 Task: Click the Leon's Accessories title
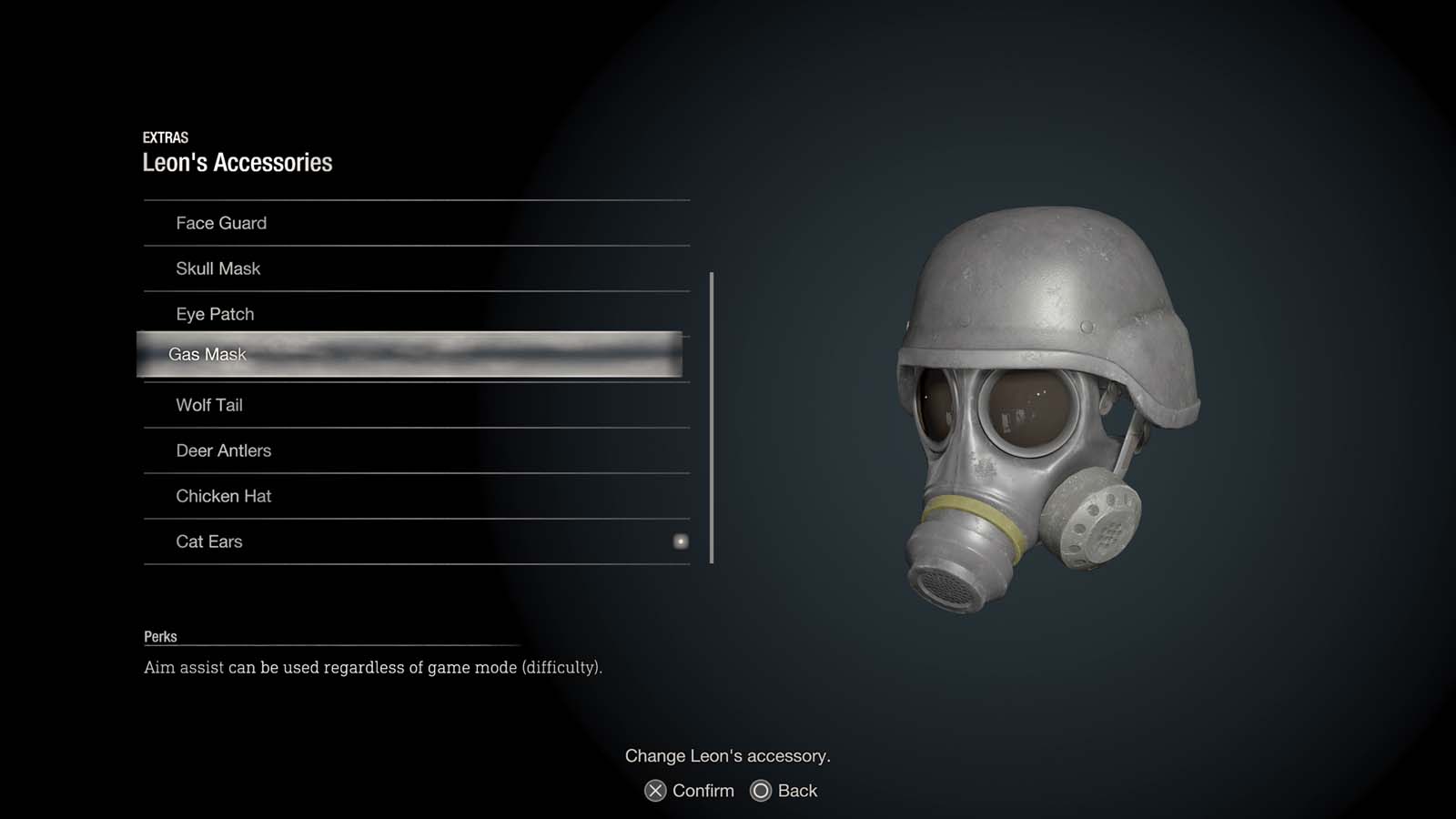(x=238, y=162)
